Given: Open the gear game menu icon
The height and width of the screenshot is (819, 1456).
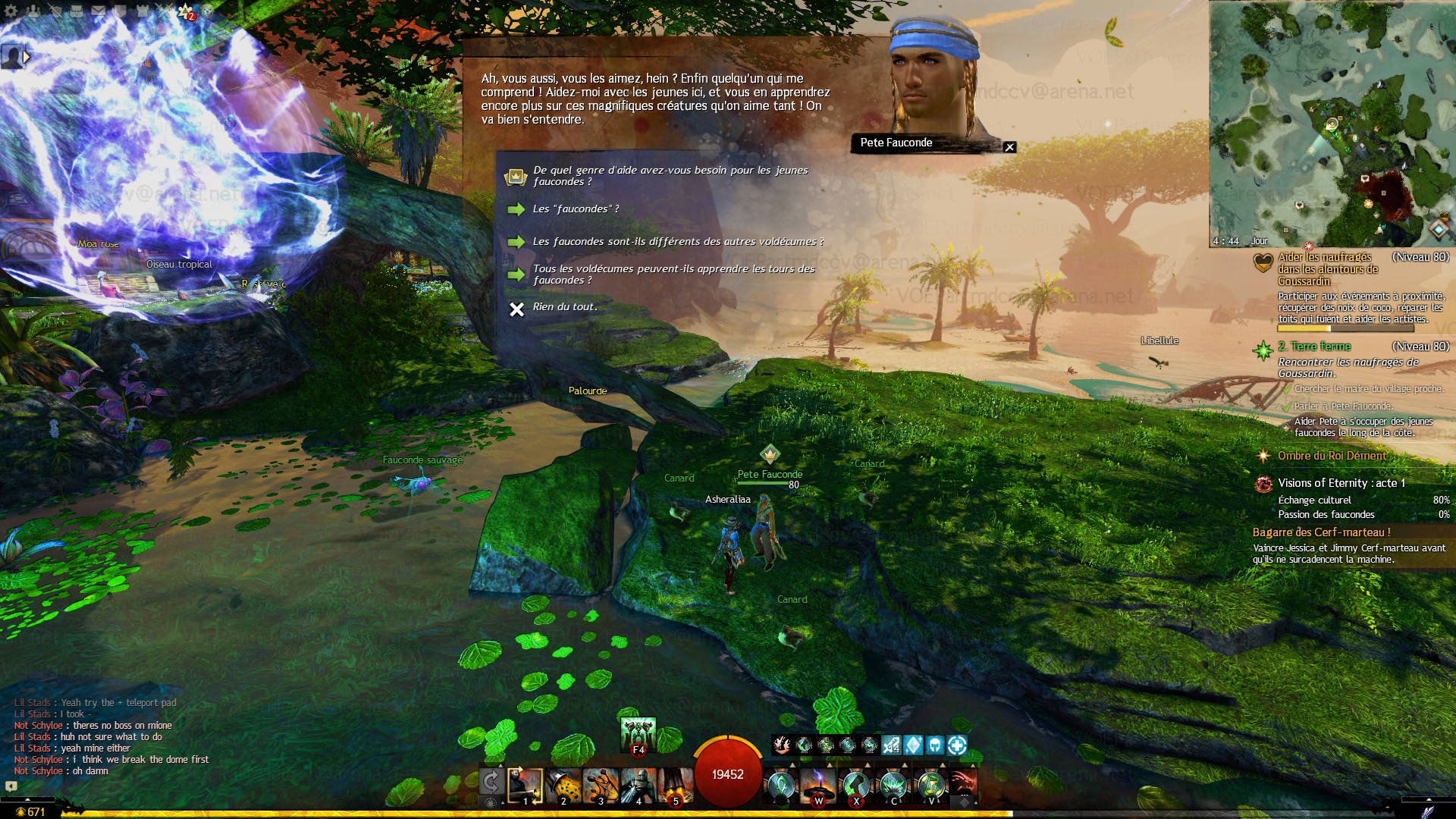Looking at the screenshot, I should [x=11, y=11].
